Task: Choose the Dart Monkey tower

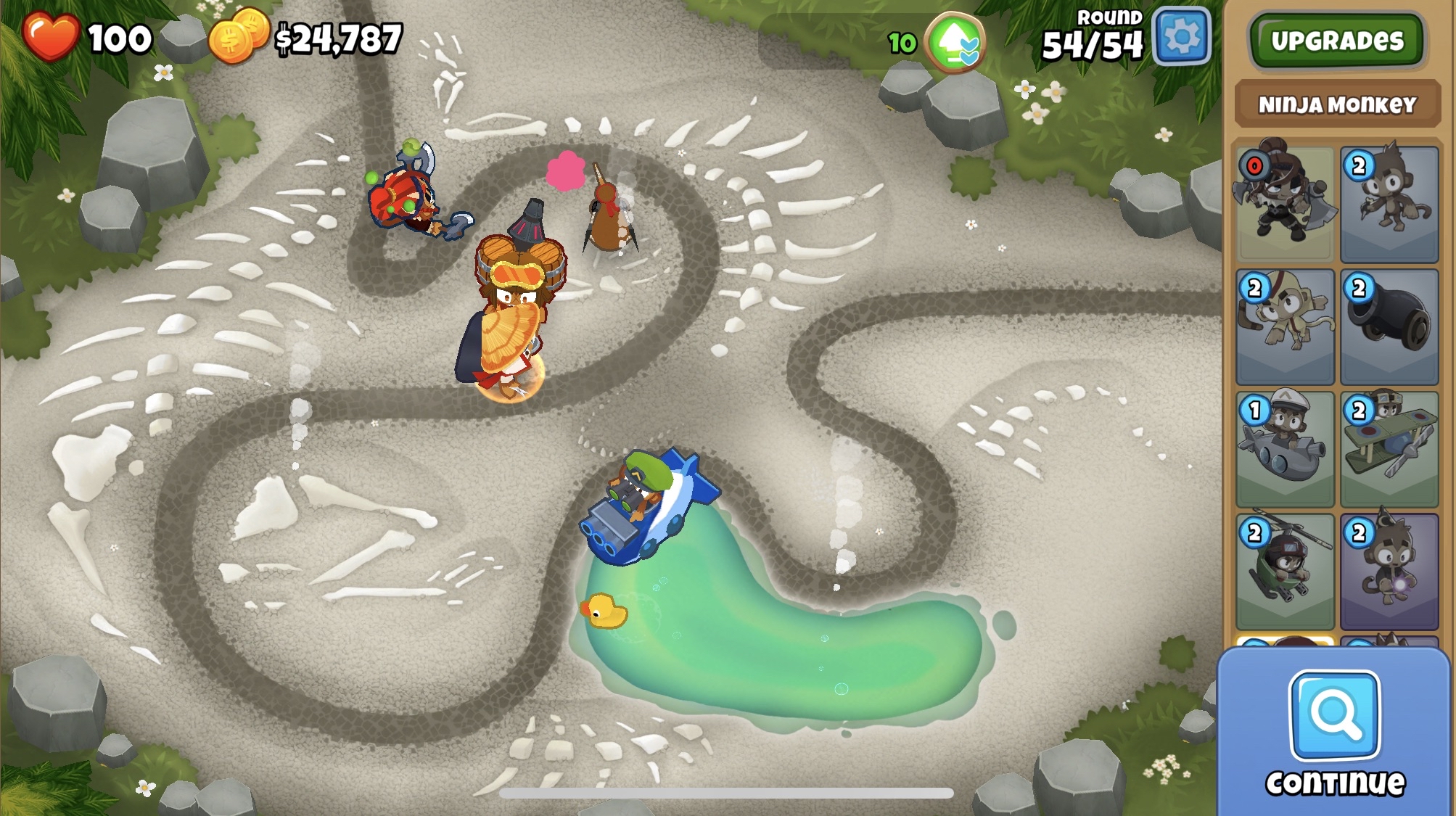Action: pos(1389,204)
